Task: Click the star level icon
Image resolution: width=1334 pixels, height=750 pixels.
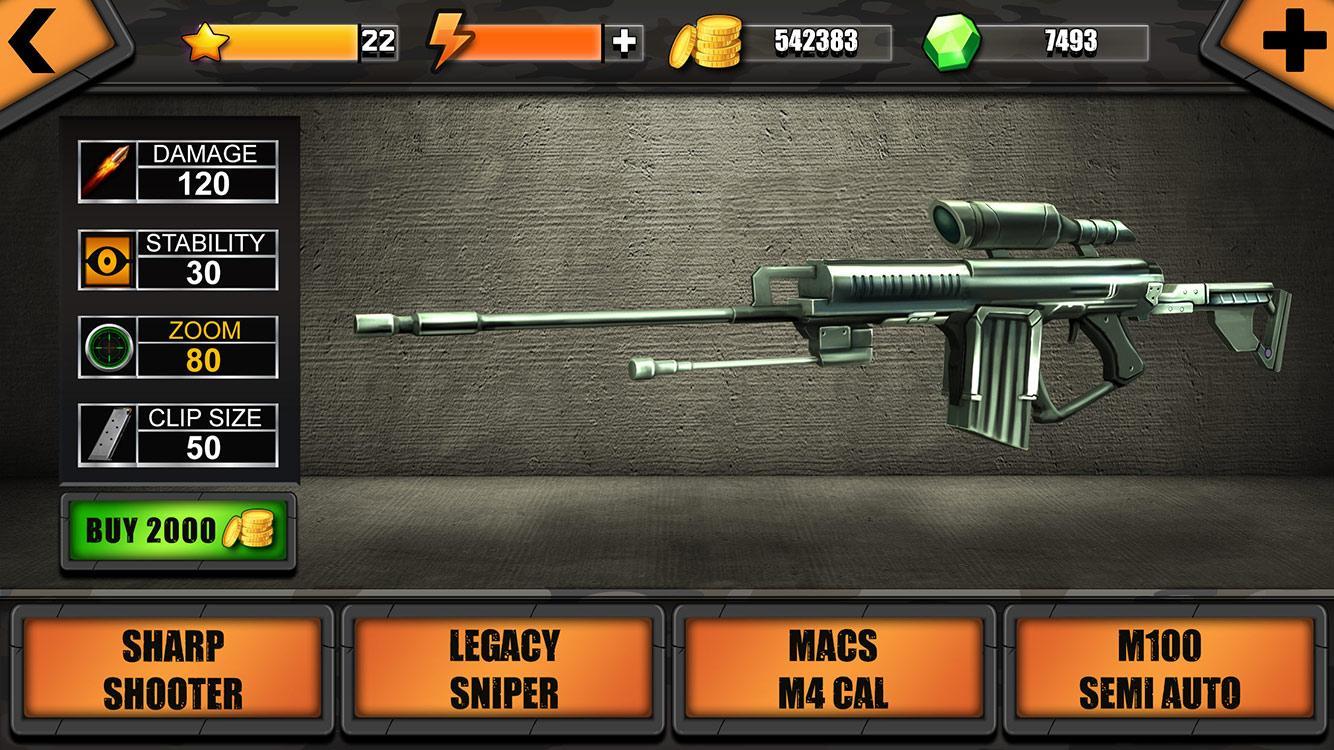Action: [205, 41]
